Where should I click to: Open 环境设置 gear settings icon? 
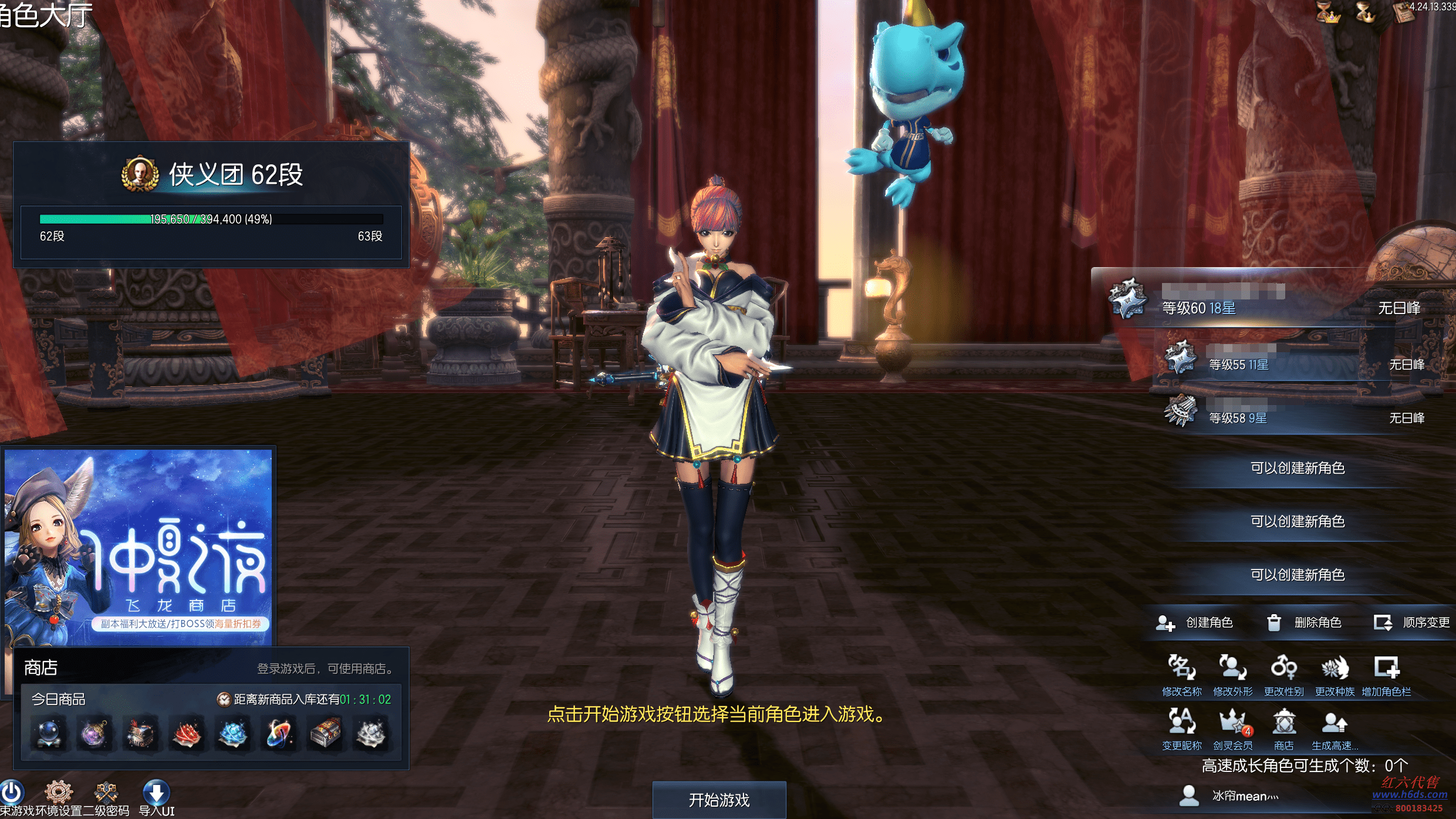pyautogui.click(x=59, y=793)
